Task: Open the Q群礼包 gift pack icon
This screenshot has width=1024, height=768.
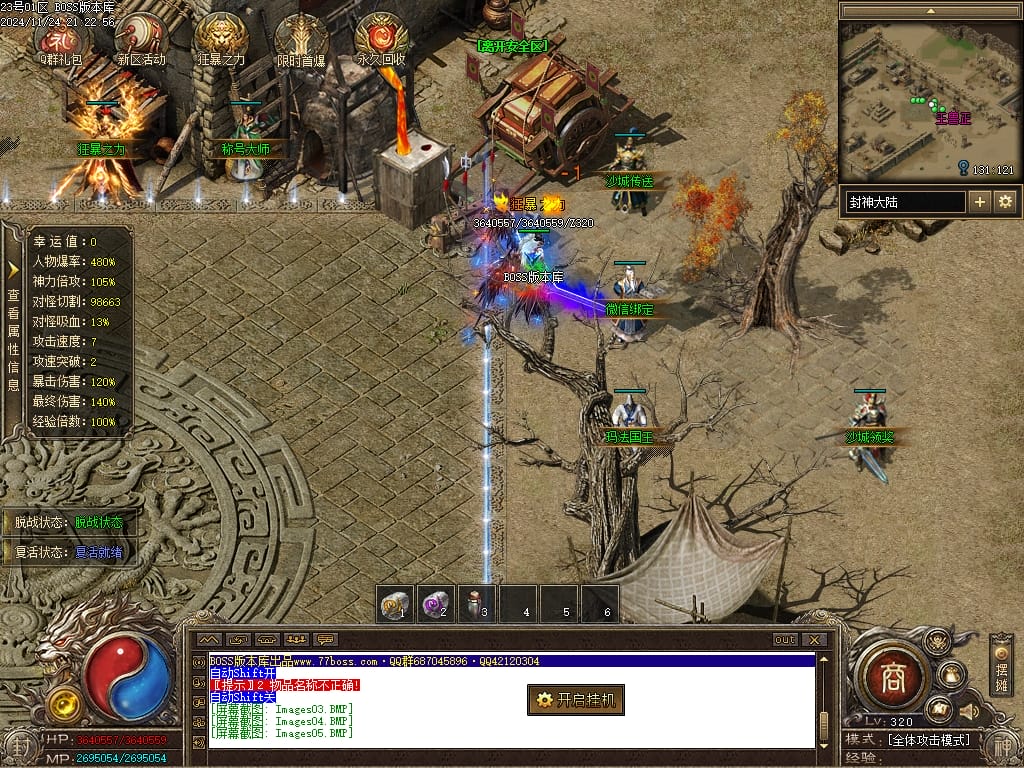Action: (x=61, y=38)
